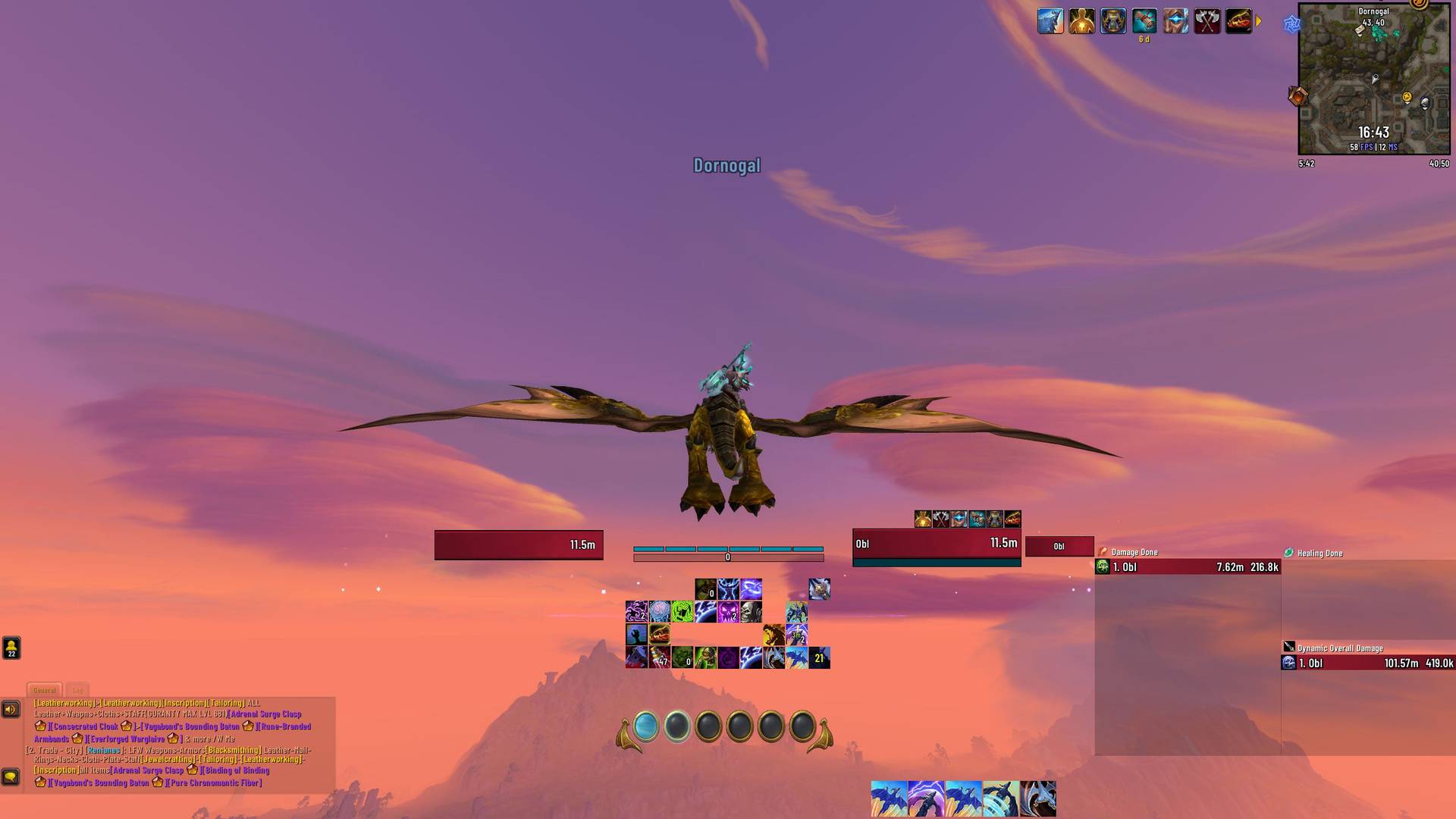This screenshot has width=1456, height=819.
Task: Expand collapsed buffs via the orange arrow
Action: pyautogui.click(x=1260, y=21)
